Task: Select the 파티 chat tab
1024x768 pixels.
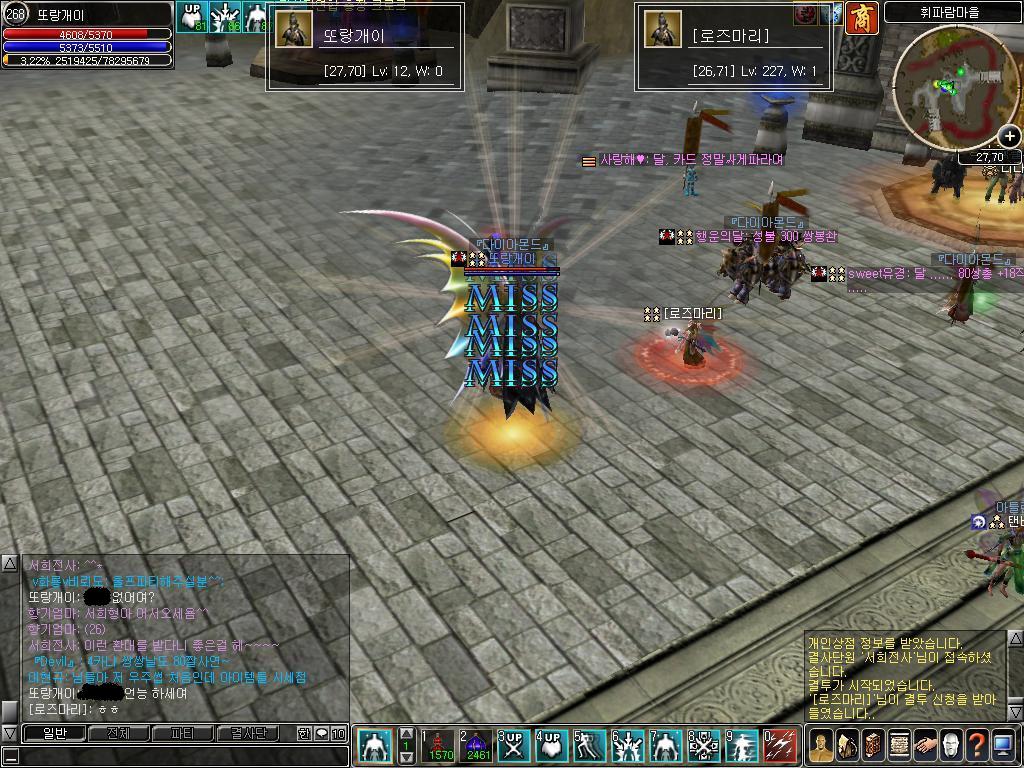Action: coord(183,733)
